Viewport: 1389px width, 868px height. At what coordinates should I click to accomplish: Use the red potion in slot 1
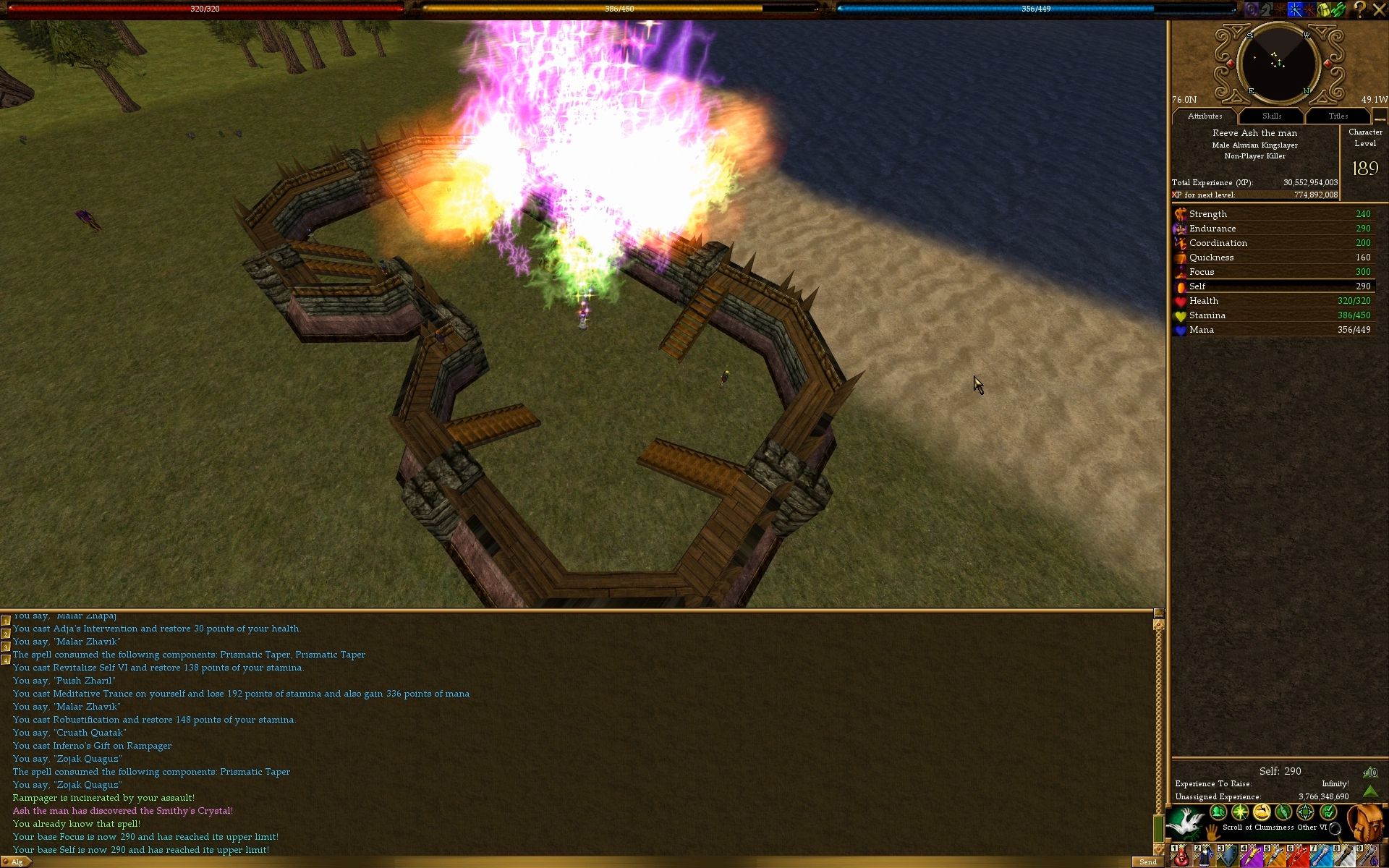click(x=1181, y=856)
